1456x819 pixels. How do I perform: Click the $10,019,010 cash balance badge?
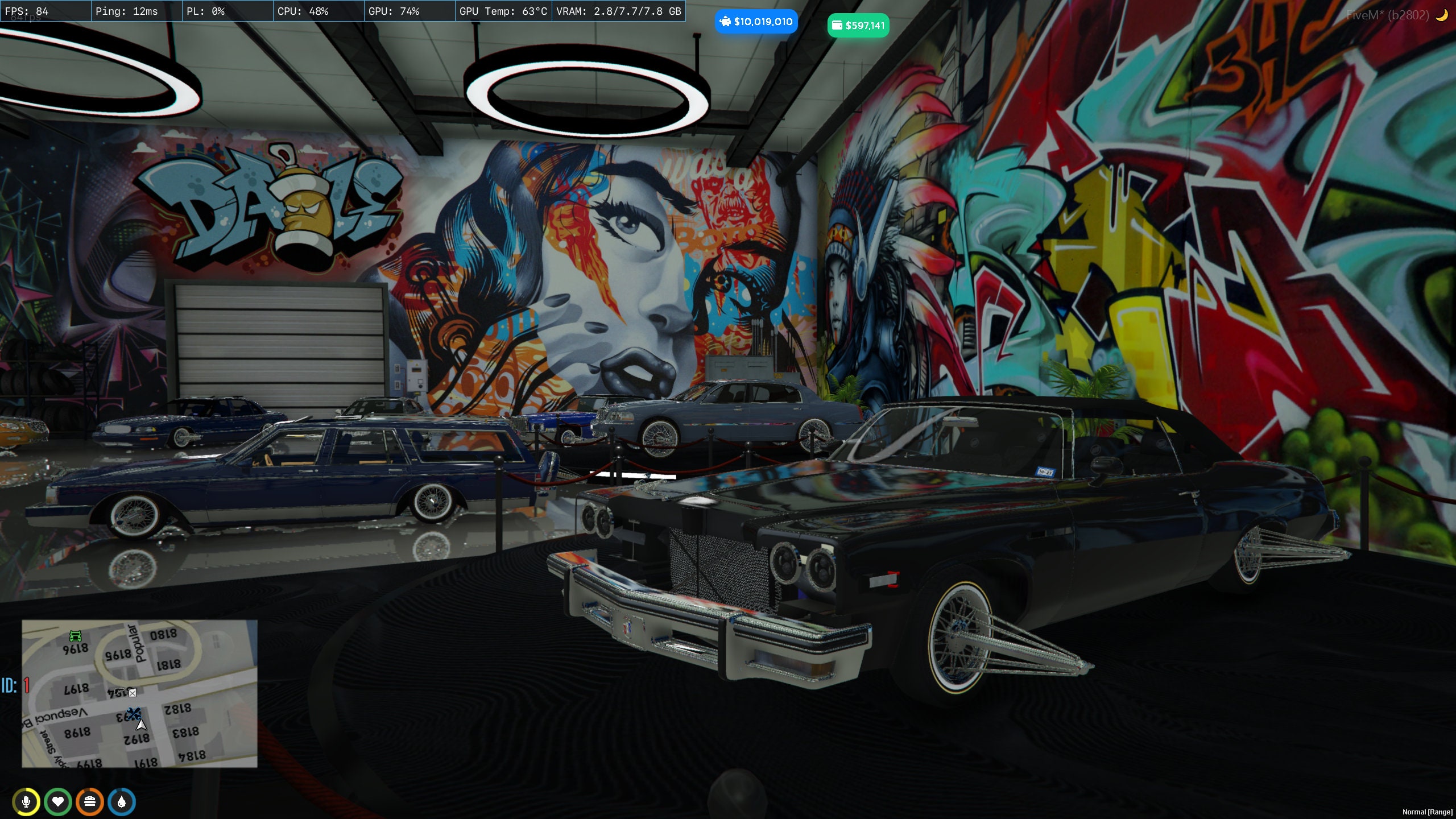tap(756, 21)
